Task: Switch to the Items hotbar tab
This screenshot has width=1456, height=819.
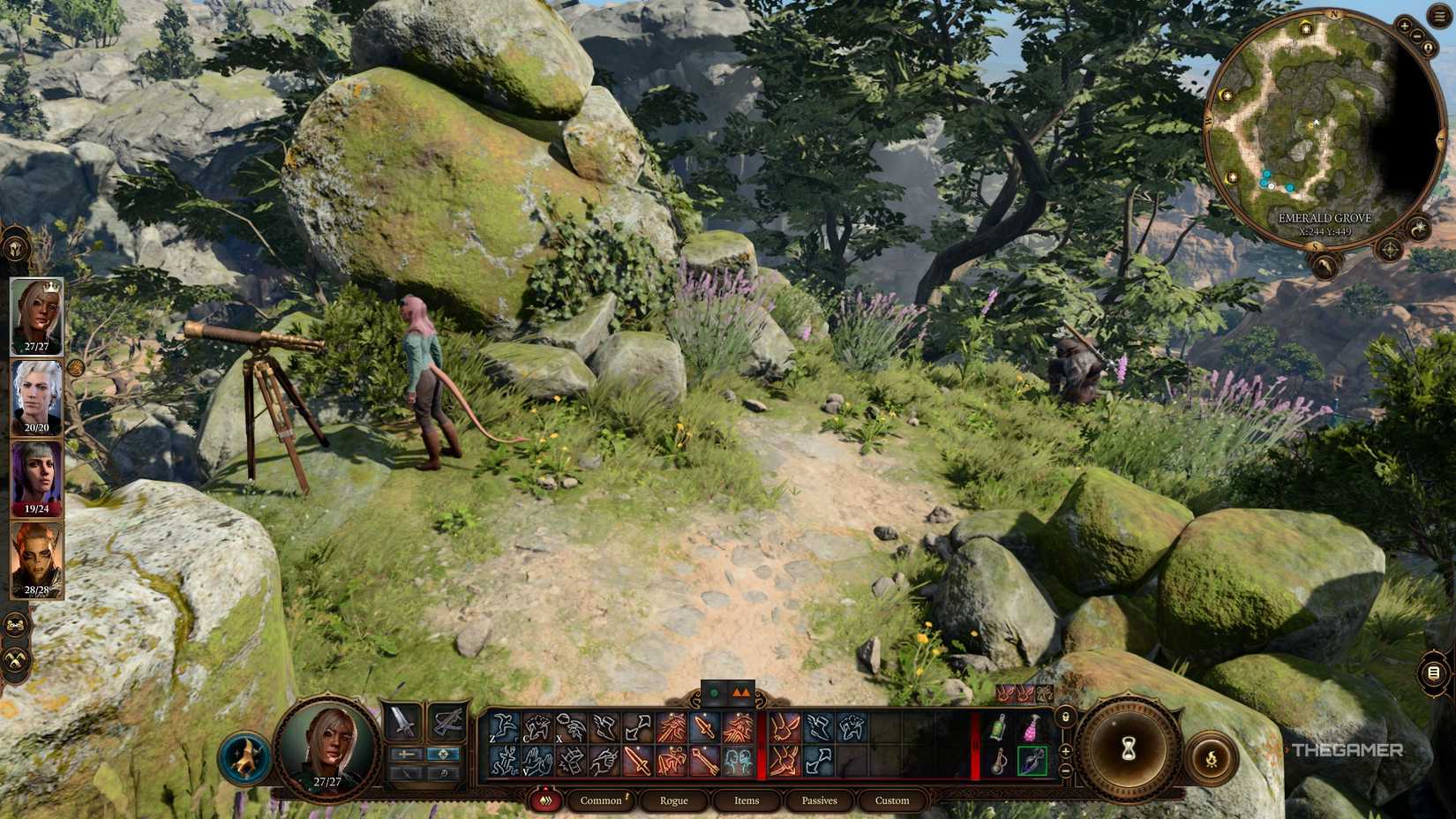Action: pyautogui.click(x=746, y=800)
